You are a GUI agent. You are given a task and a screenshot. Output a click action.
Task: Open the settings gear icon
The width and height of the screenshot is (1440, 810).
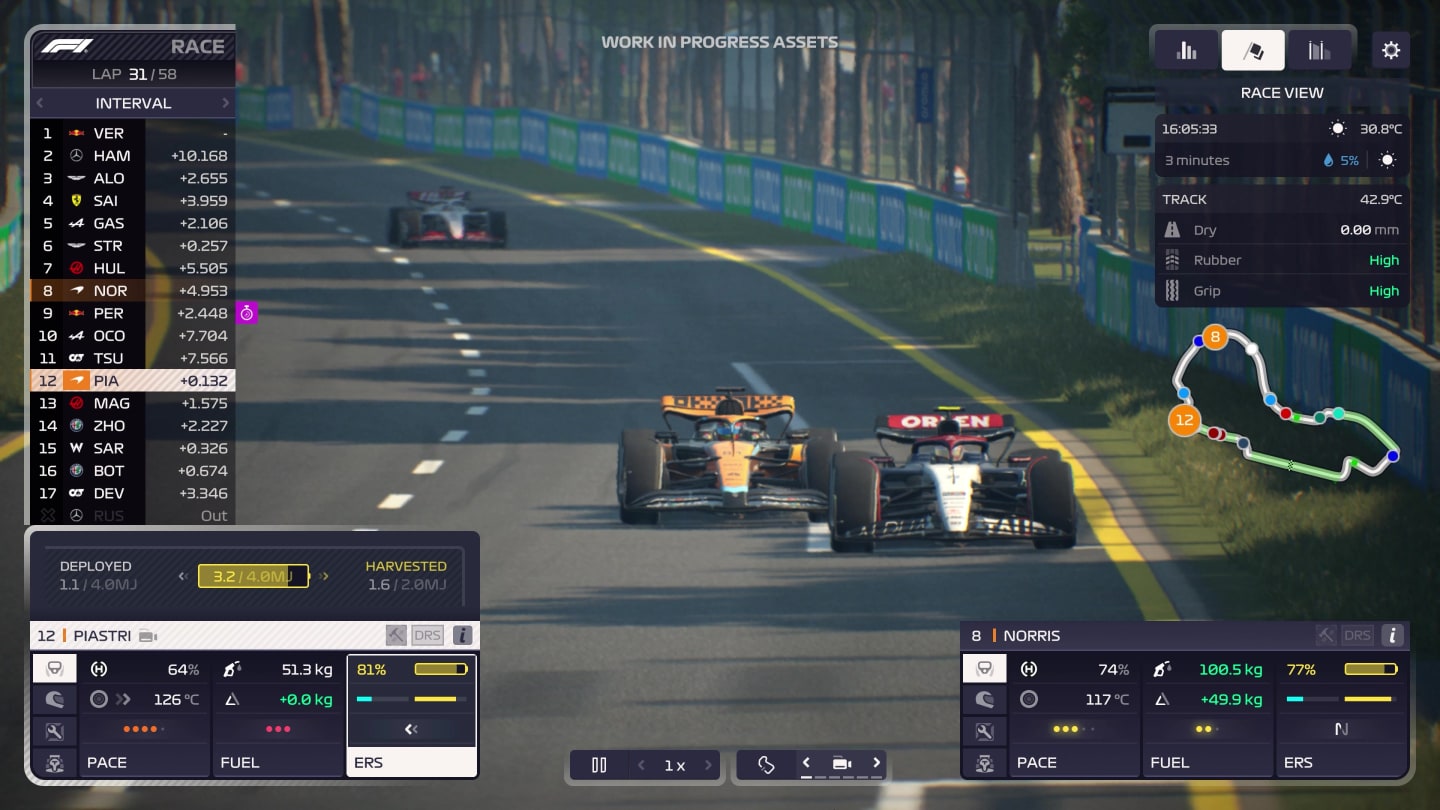click(1391, 50)
